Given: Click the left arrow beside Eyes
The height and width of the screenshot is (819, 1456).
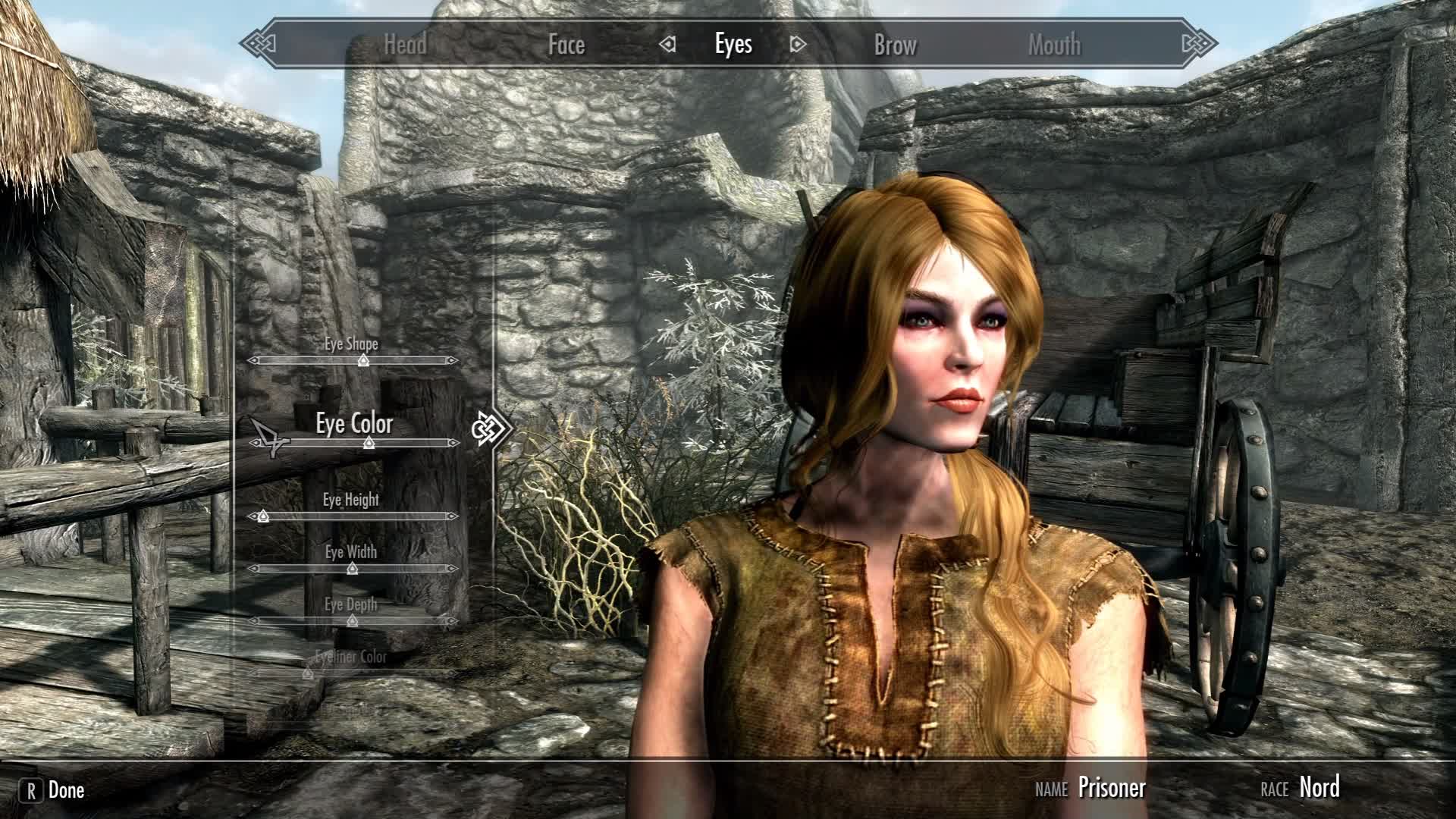Looking at the screenshot, I should click(x=667, y=45).
